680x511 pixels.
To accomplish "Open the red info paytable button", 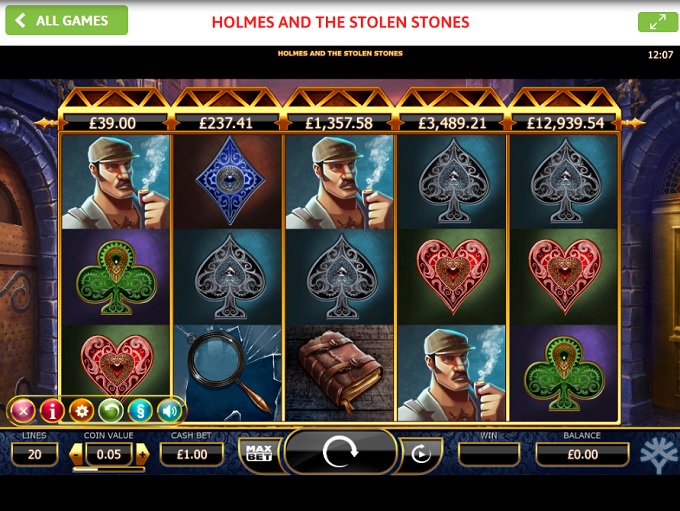I will point(52,410).
